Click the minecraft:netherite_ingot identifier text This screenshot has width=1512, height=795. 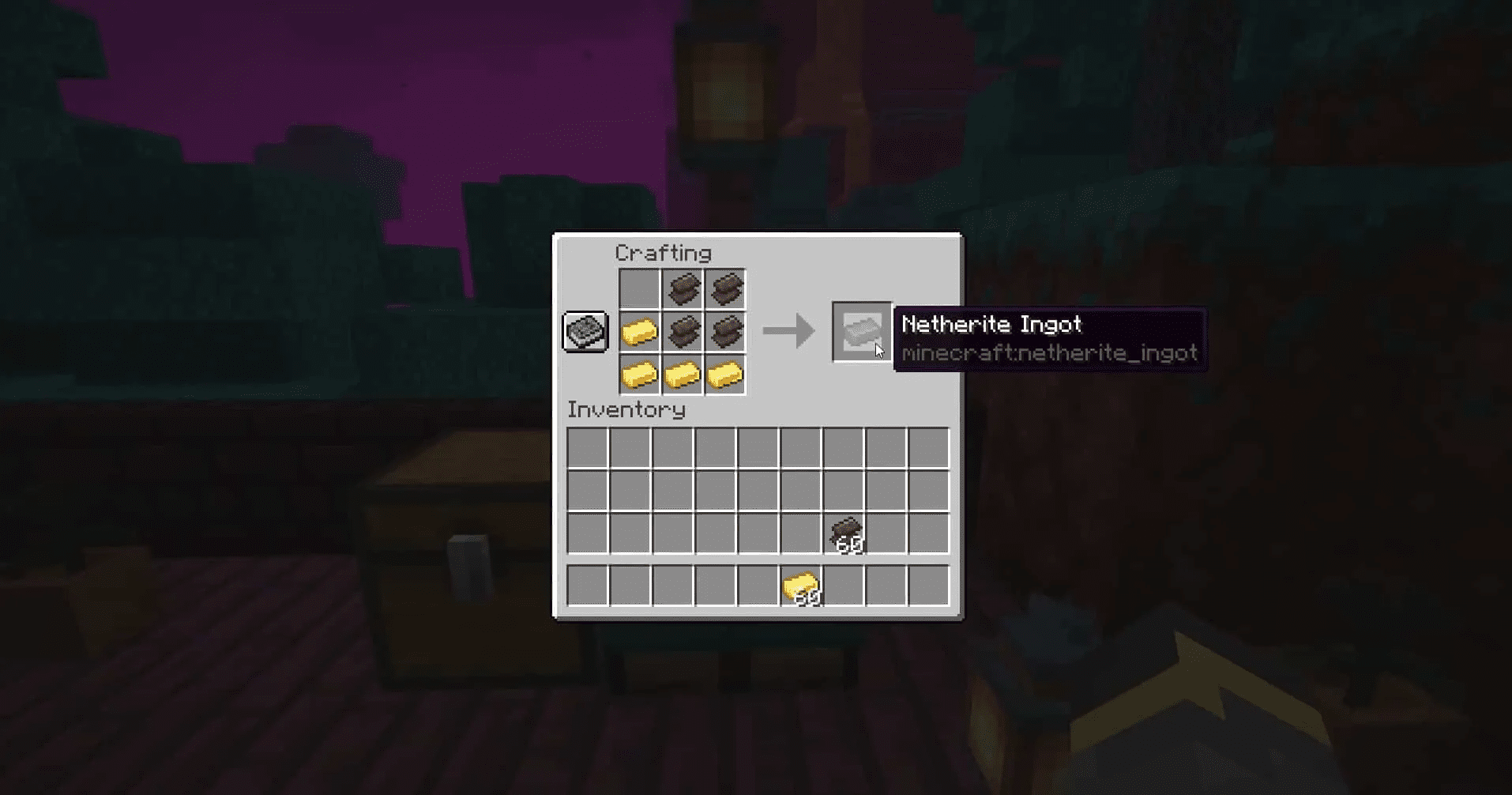[x=1051, y=354]
